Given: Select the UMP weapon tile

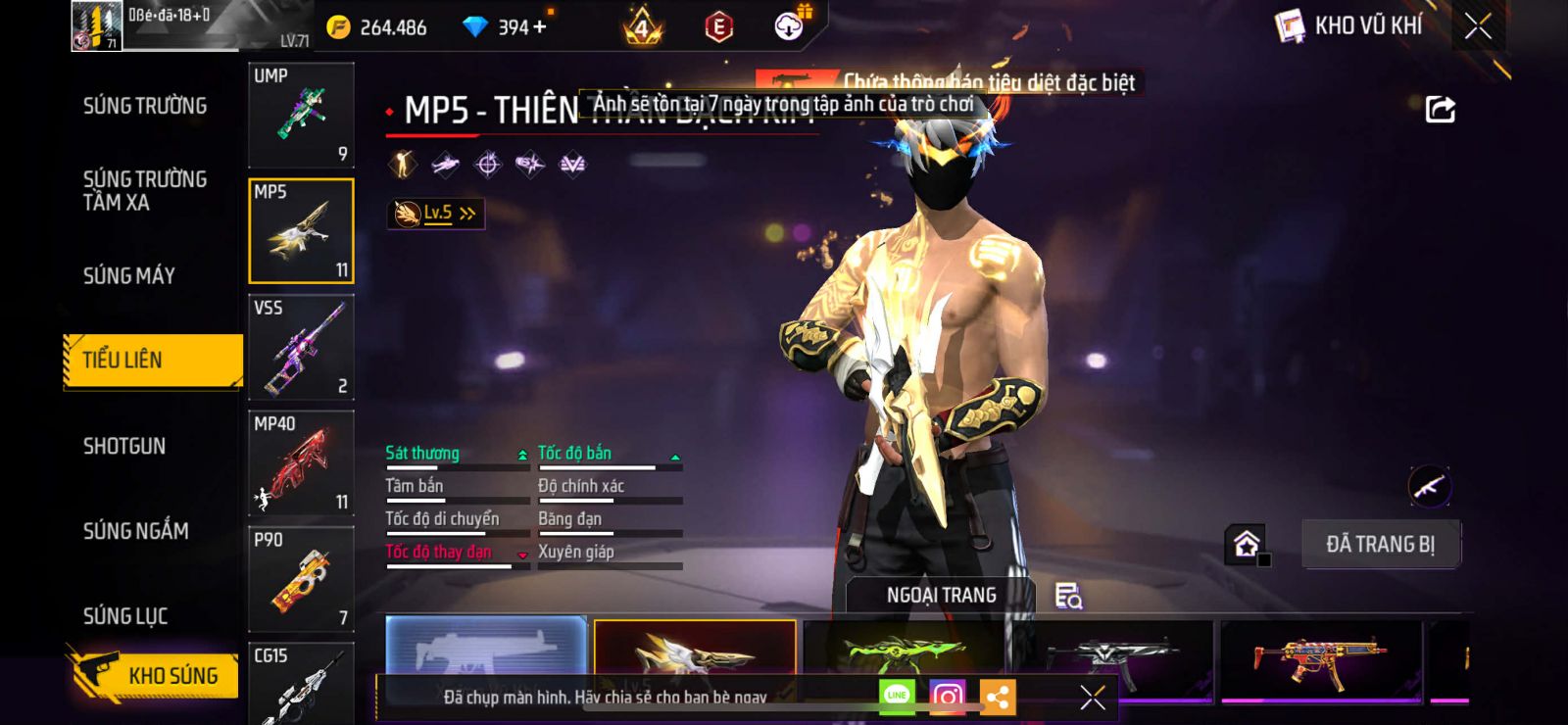Looking at the screenshot, I should click(x=301, y=115).
